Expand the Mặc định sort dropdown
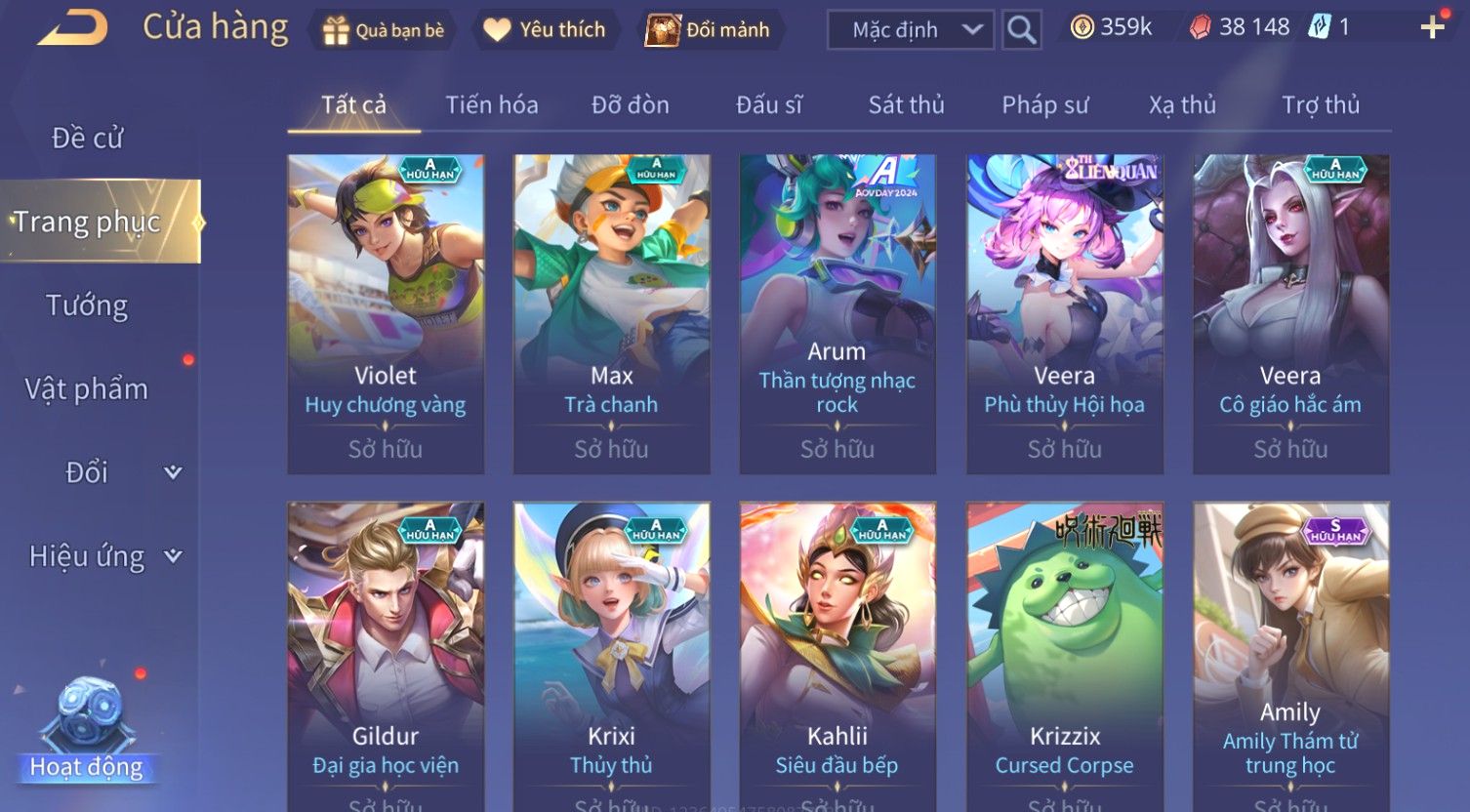The image size is (1470, 812). pos(910,30)
